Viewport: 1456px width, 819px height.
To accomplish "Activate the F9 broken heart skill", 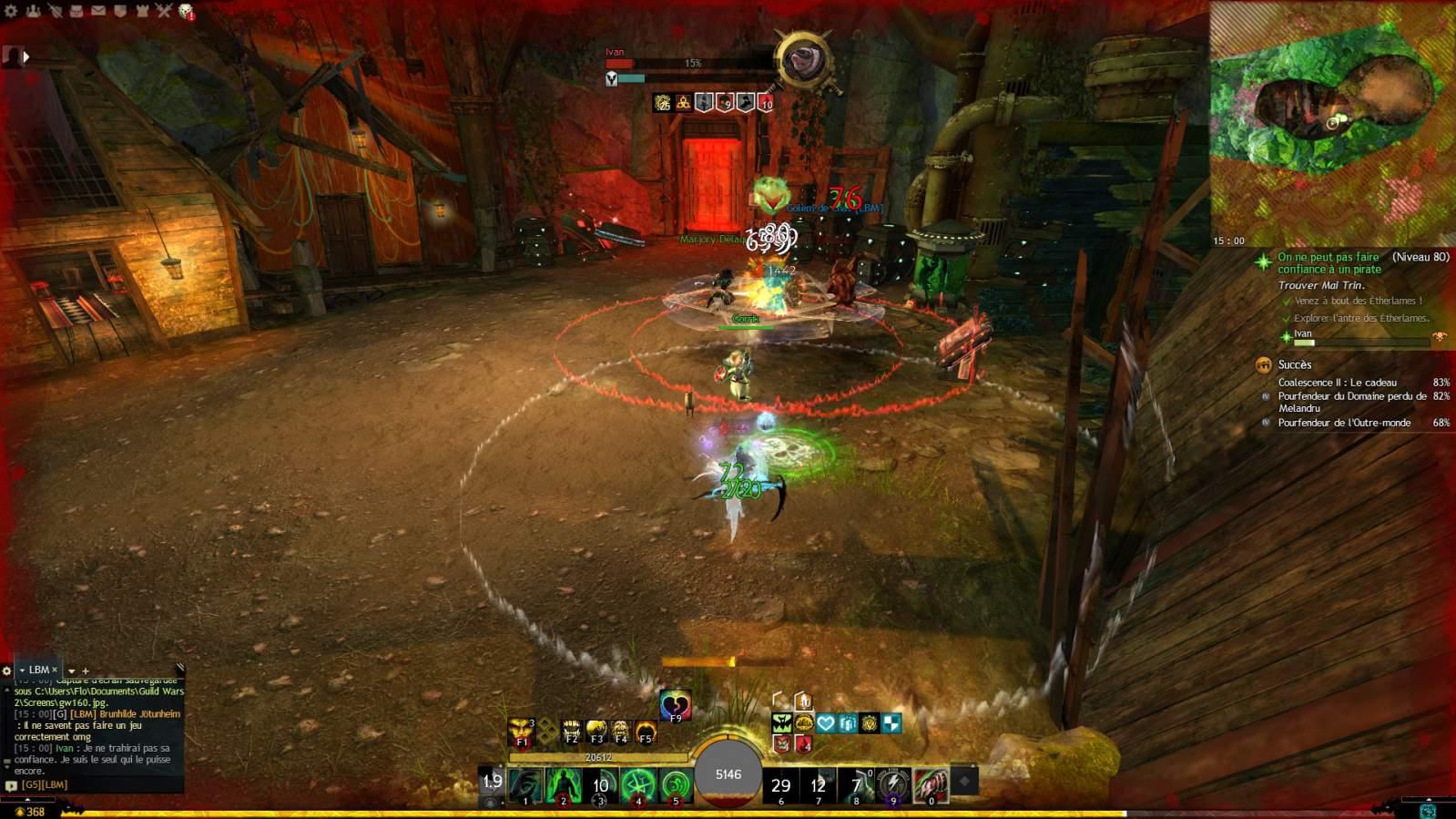I will point(675,705).
